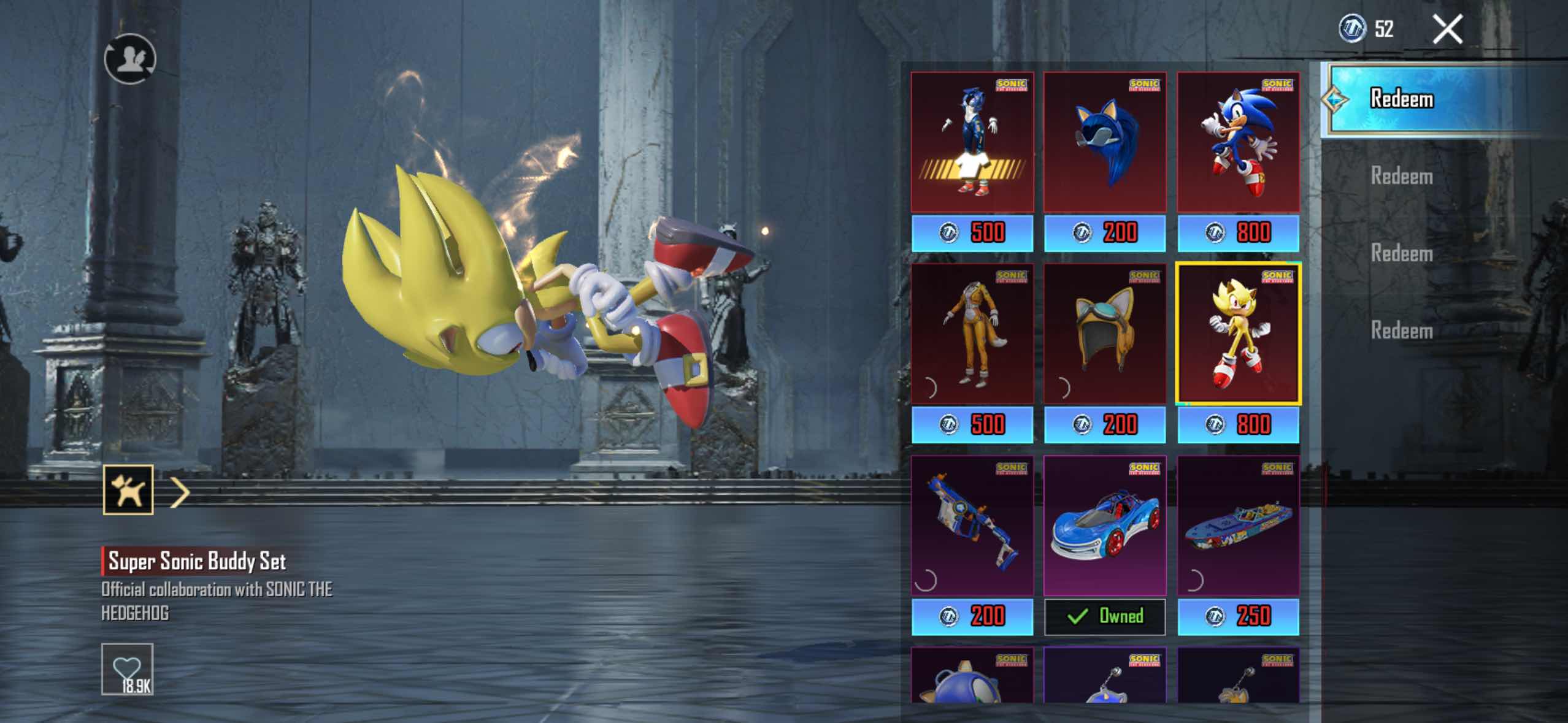Pick the orange Tails outfit set
Screen dimensions: 1568x723
(x=972, y=334)
